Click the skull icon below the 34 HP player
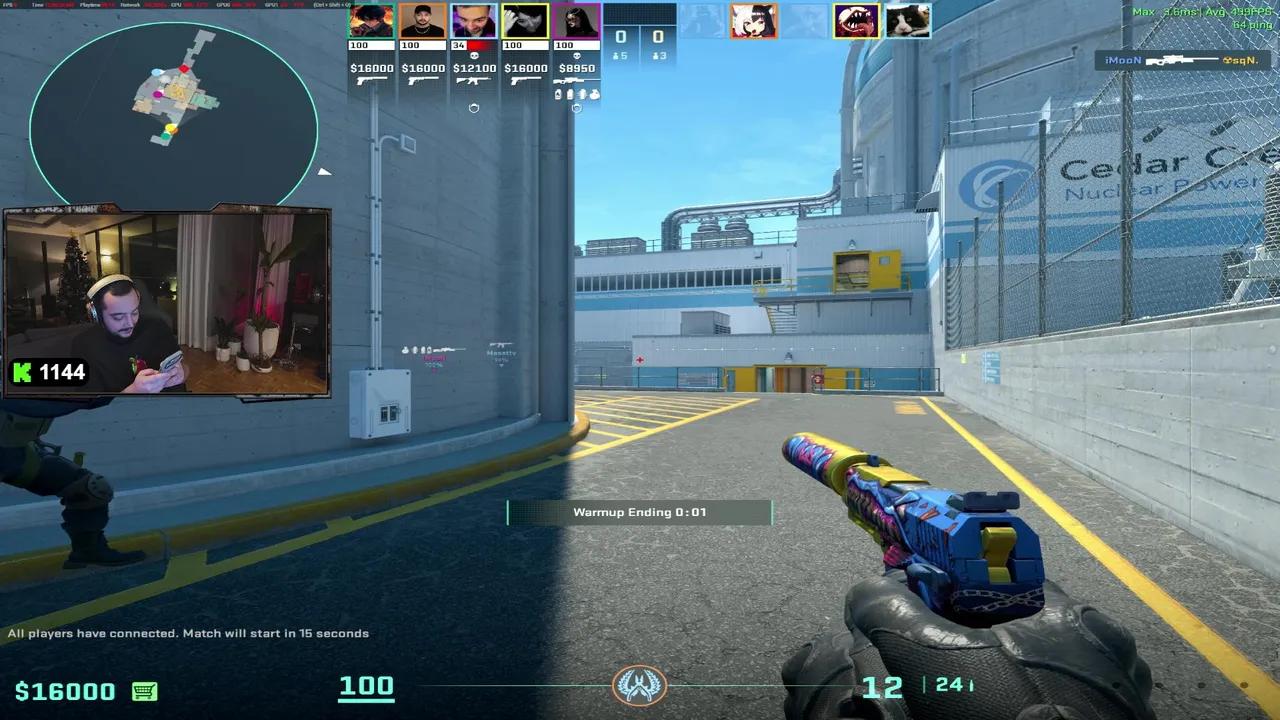Screen dimensions: 1280x720 coord(475,55)
